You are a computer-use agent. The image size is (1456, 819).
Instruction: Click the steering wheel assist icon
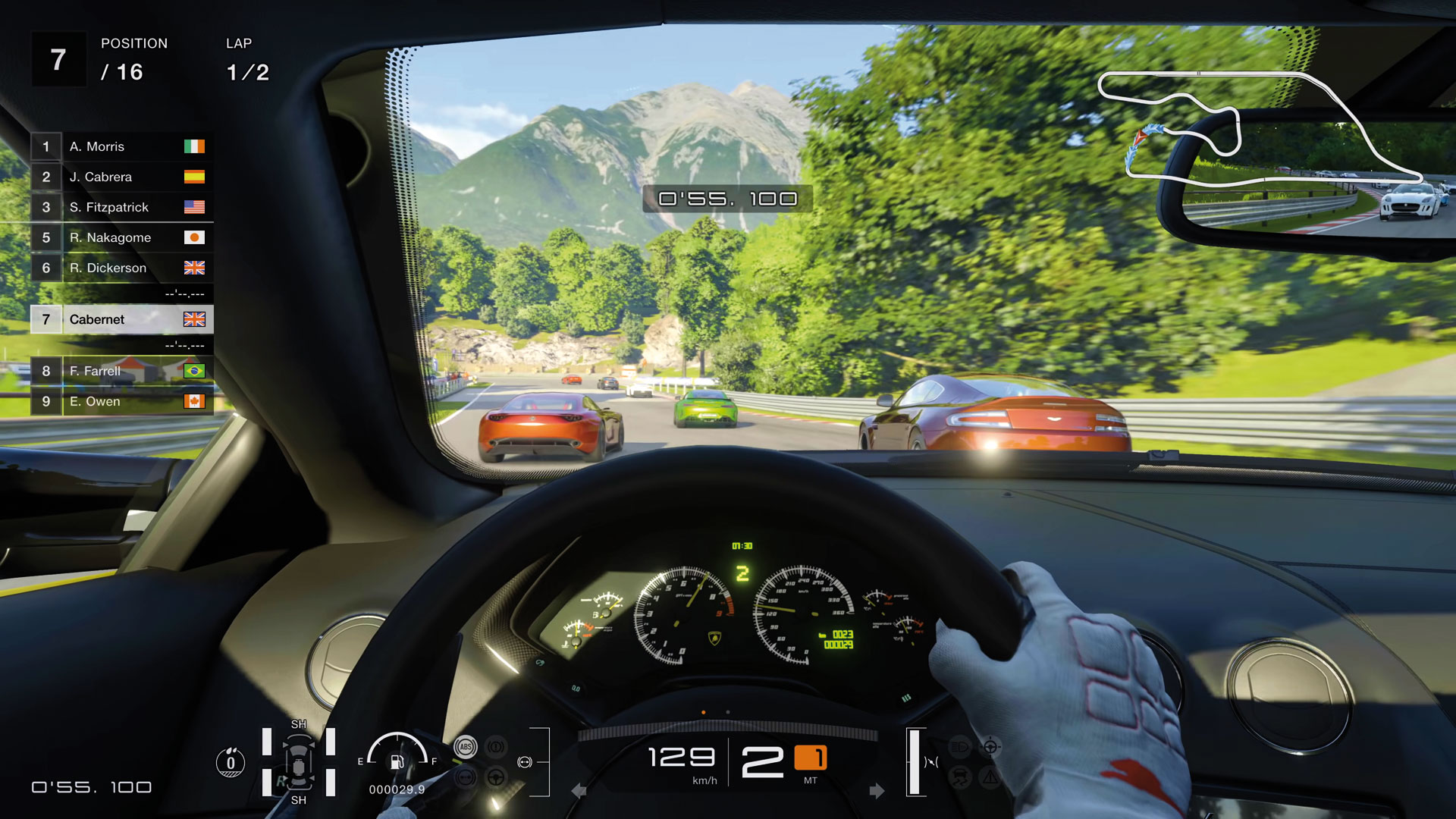tap(496, 777)
